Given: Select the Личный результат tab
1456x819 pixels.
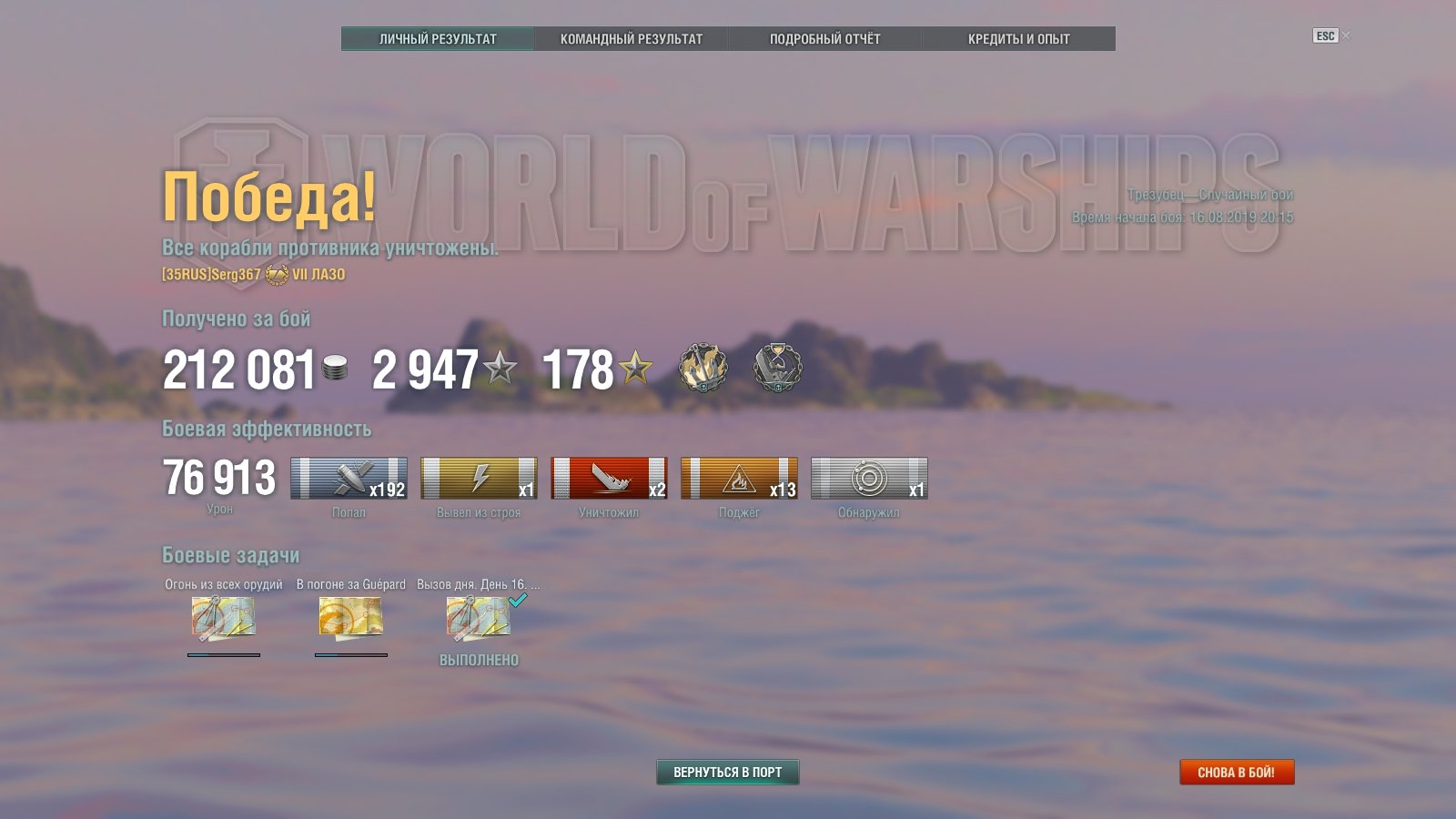Looking at the screenshot, I should 438,39.
